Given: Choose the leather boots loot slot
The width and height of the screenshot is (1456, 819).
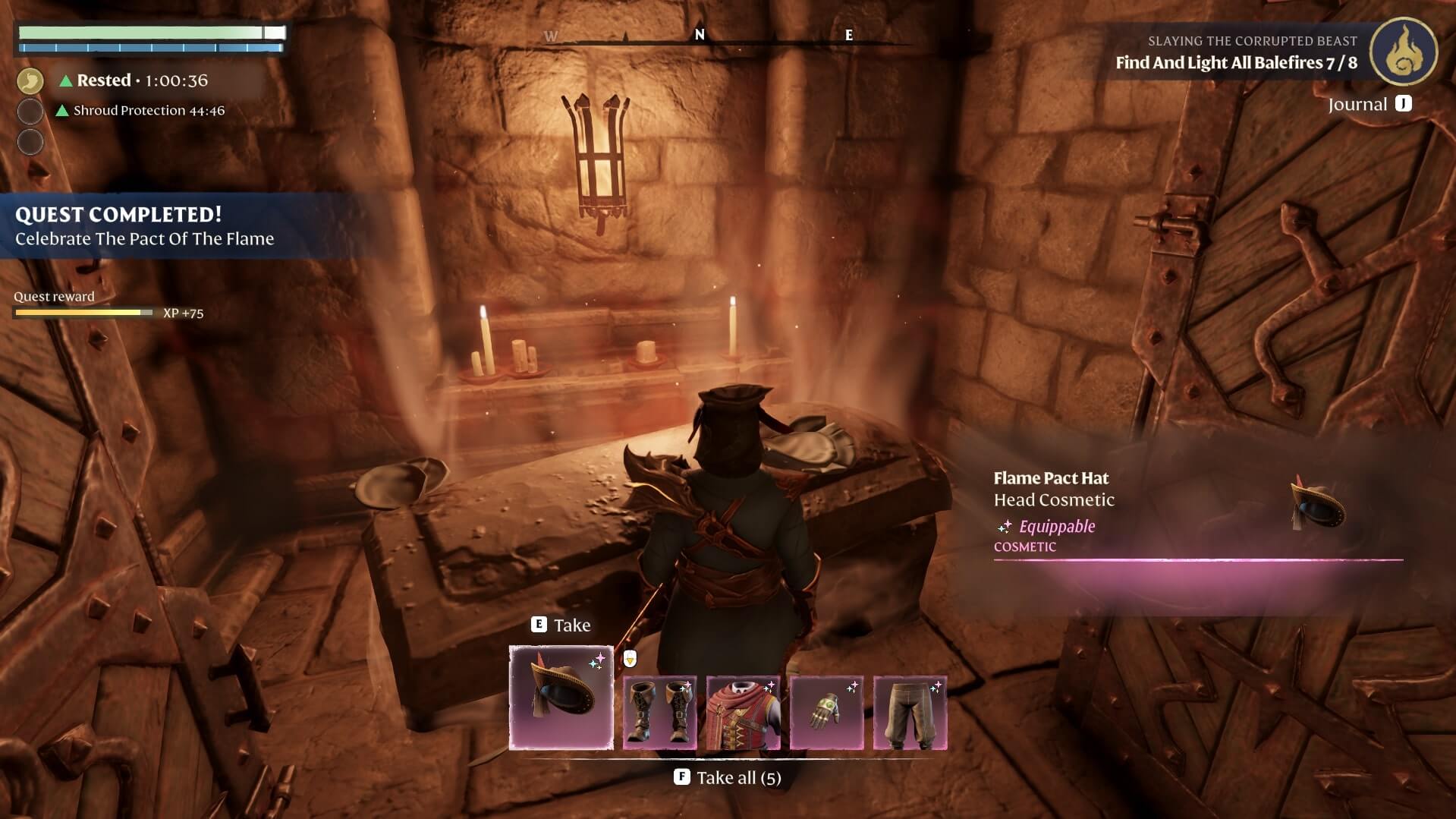Looking at the screenshot, I should pyautogui.click(x=659, y=713).
